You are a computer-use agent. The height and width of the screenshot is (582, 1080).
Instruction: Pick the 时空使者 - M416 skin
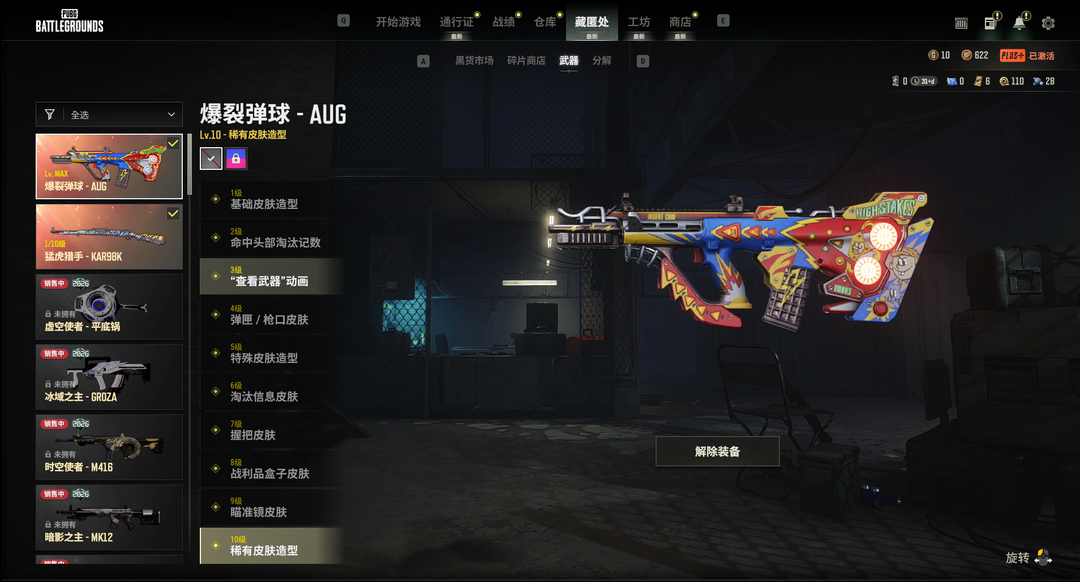pyautogui.click(x=109, y=447)
